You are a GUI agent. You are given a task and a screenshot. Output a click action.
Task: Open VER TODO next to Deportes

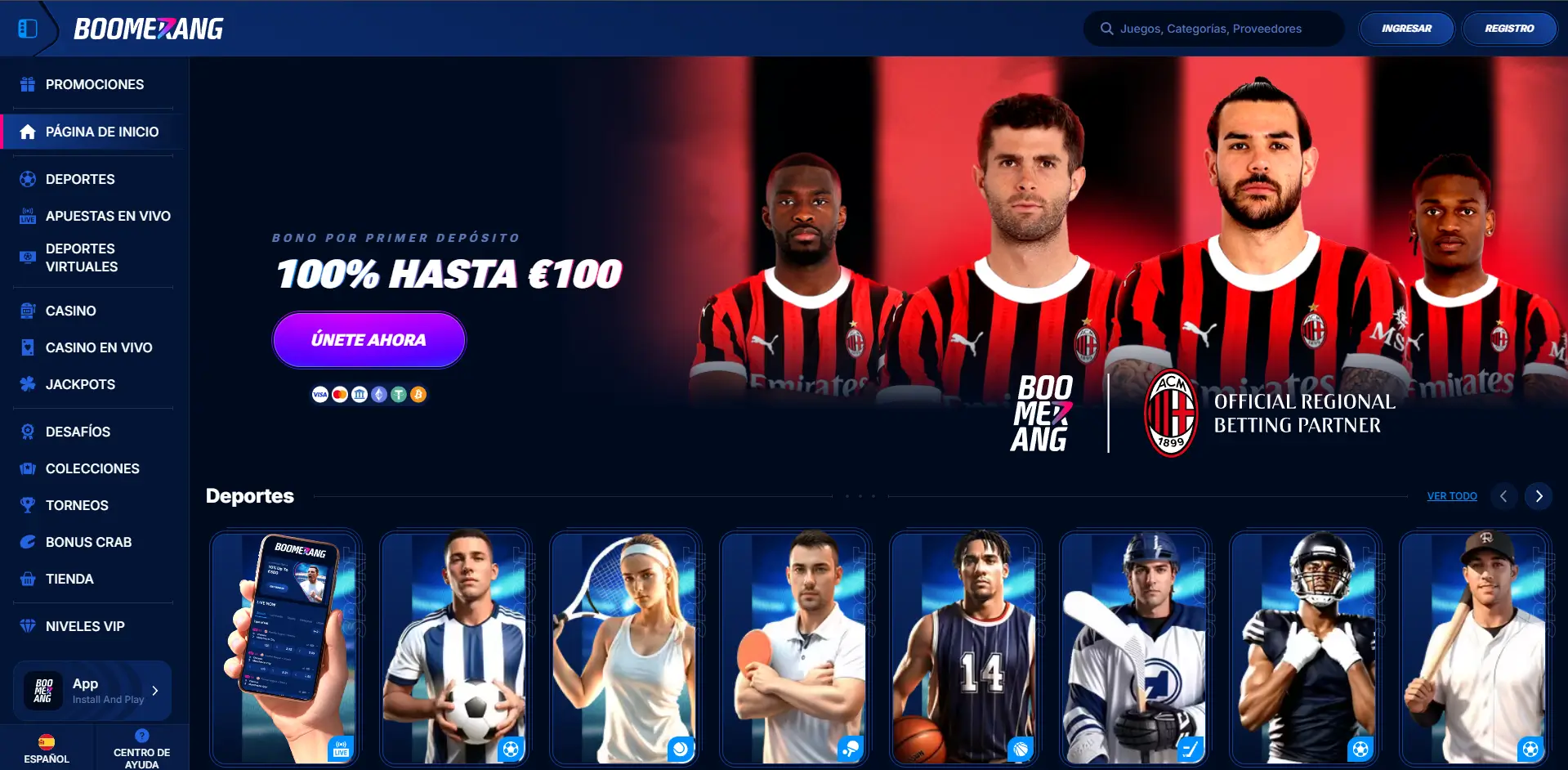[x=1451, y=495]
